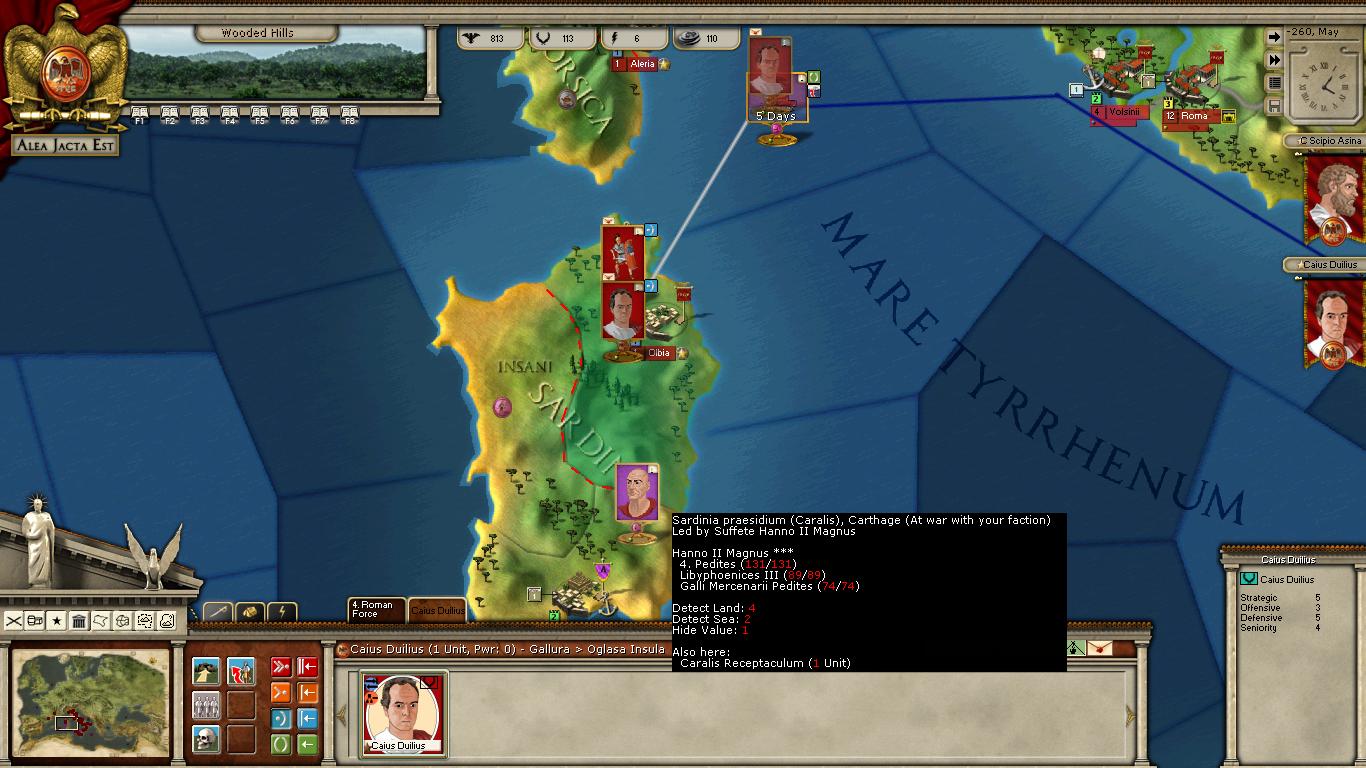Open the F1 ledger book
This screenshot has width=1366, height=768.
coord(139,114)
